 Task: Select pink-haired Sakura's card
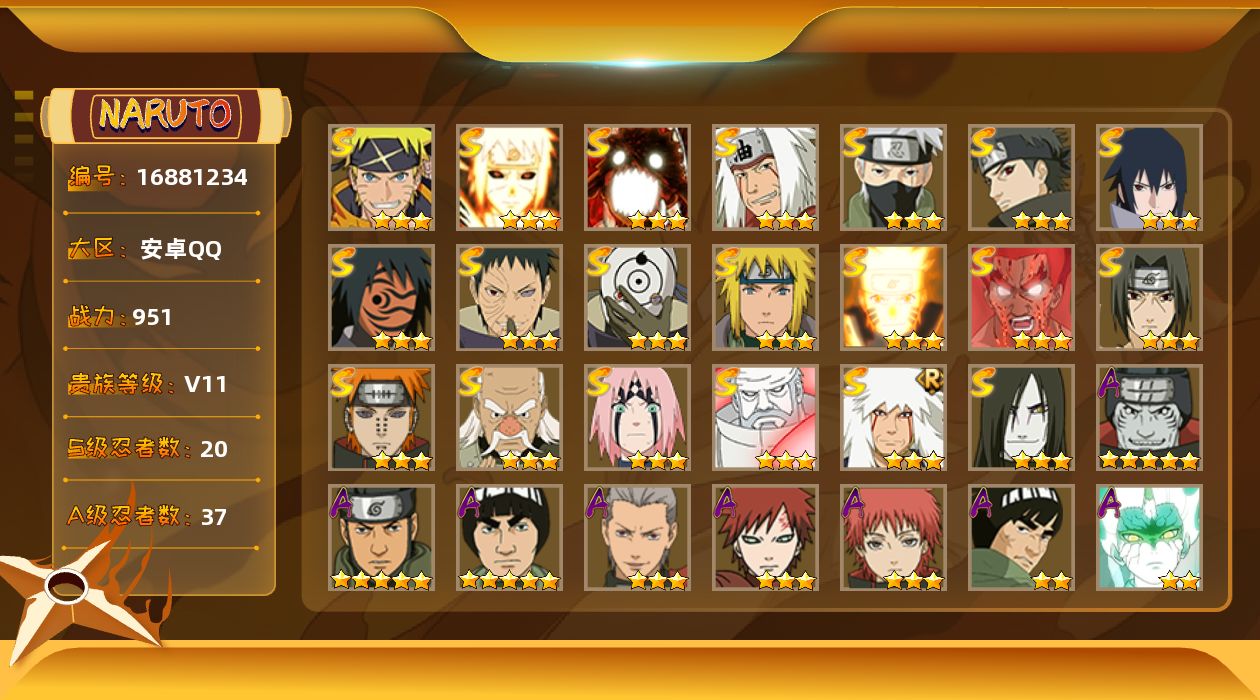click(x=637, y=418)
